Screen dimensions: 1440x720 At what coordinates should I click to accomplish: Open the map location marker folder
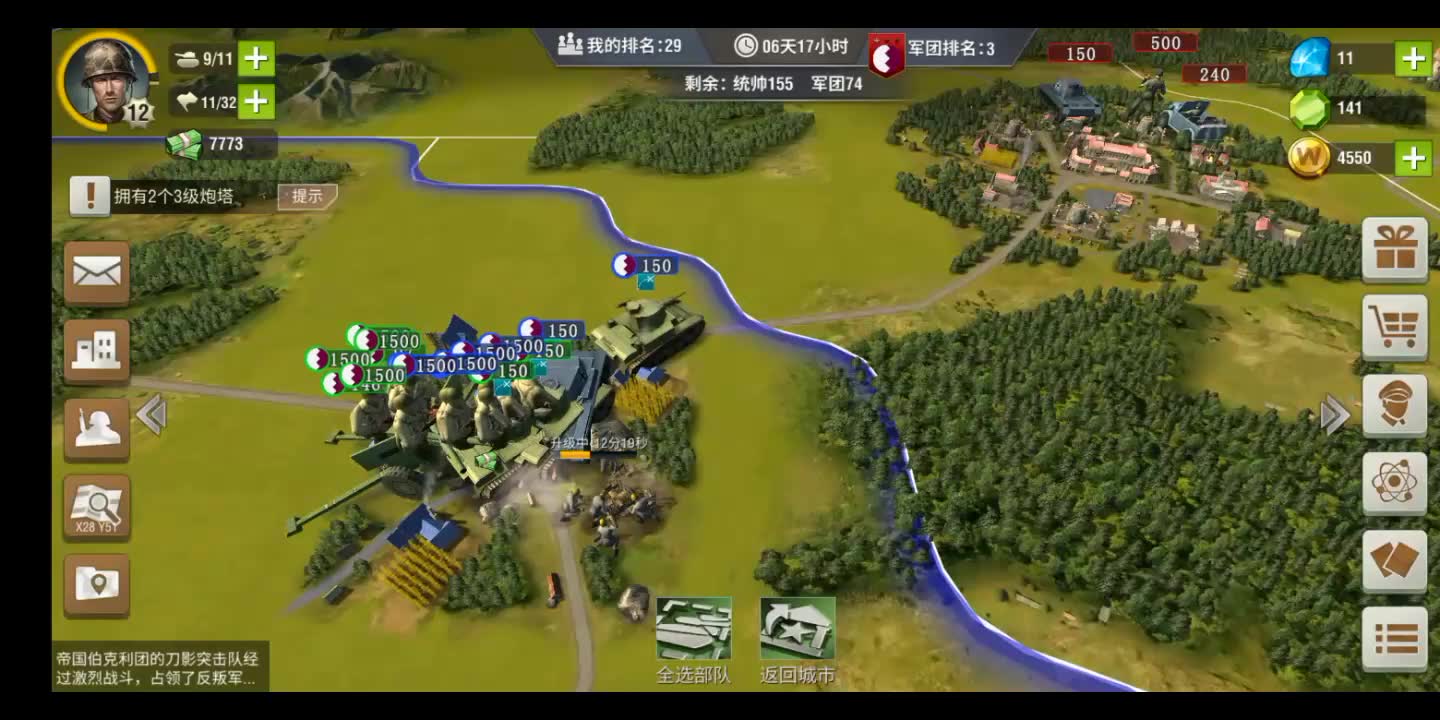pyautogui.click(x=97, y=585)
